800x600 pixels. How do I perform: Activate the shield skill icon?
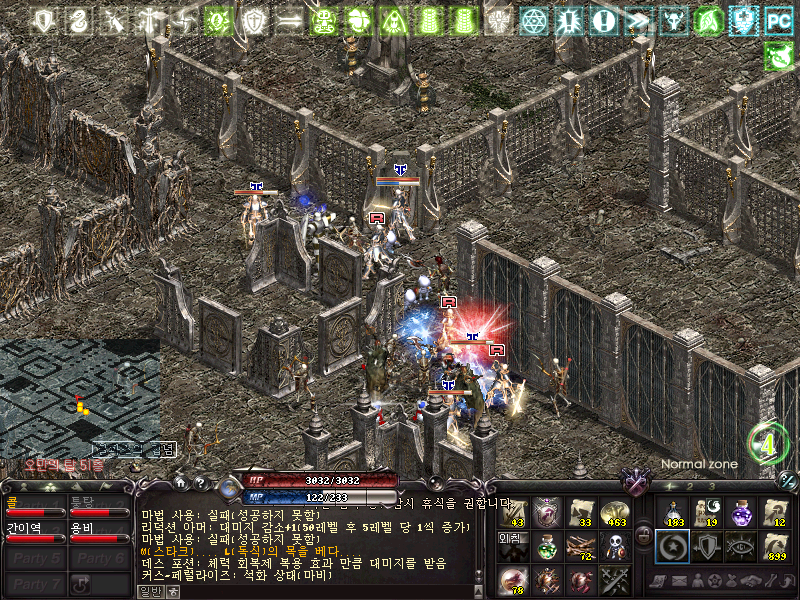tap(707, 546)
